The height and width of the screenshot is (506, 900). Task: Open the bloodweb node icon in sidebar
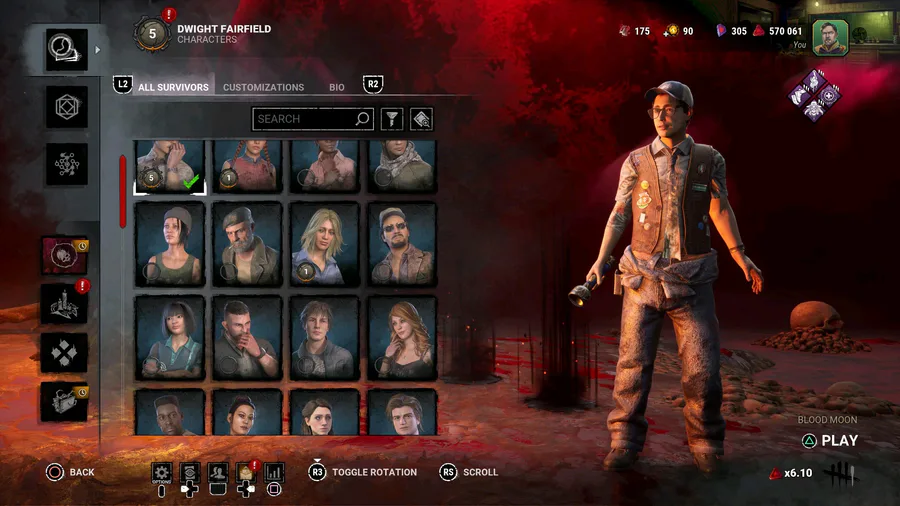coord(66,165)
